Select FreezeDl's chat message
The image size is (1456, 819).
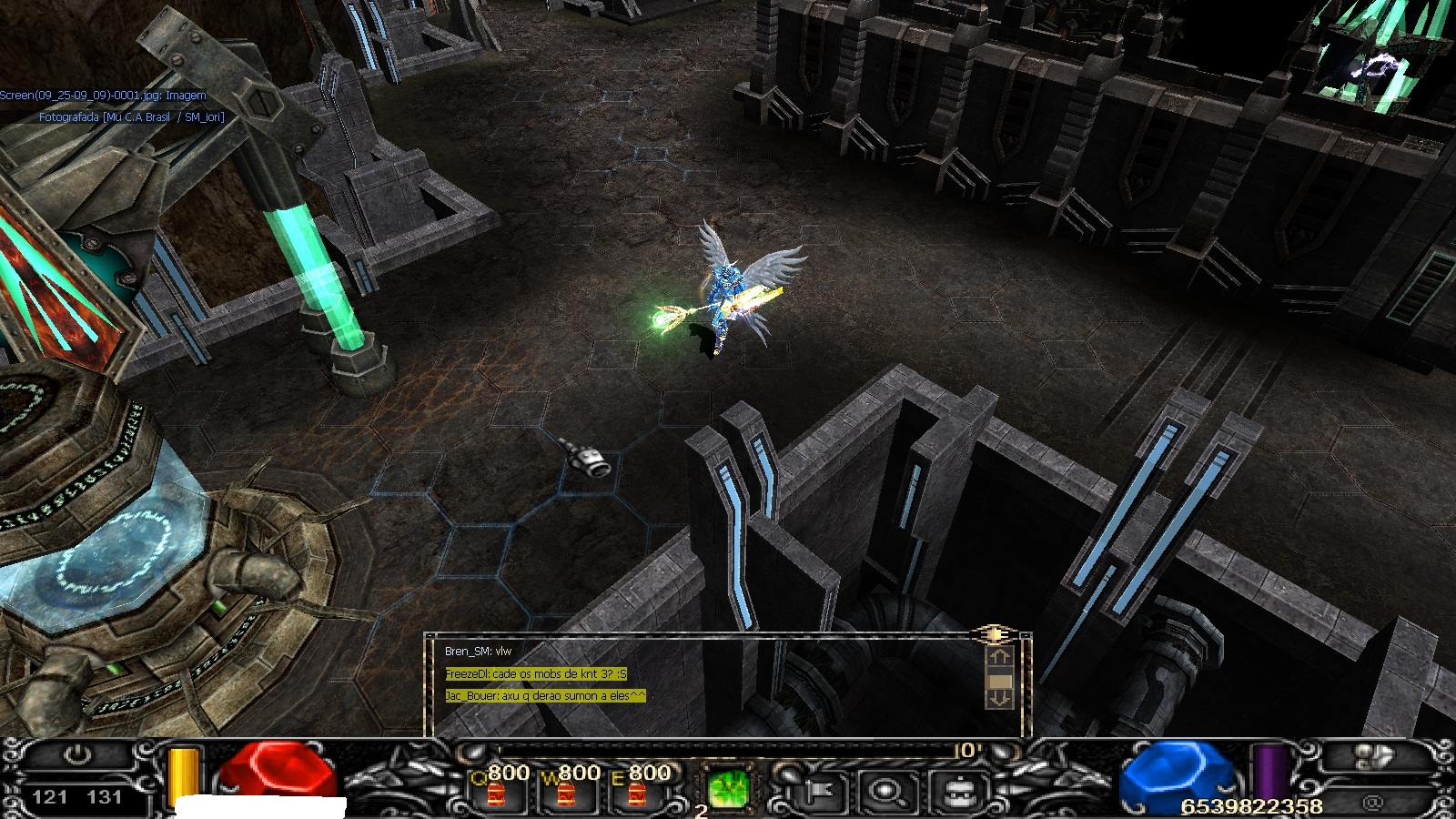click(x=535, y=674)
